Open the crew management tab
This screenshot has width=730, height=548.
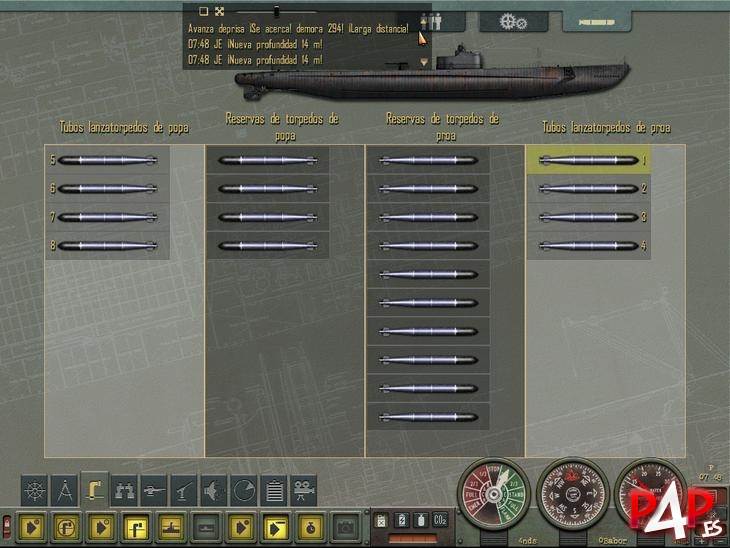coord(440,21)
